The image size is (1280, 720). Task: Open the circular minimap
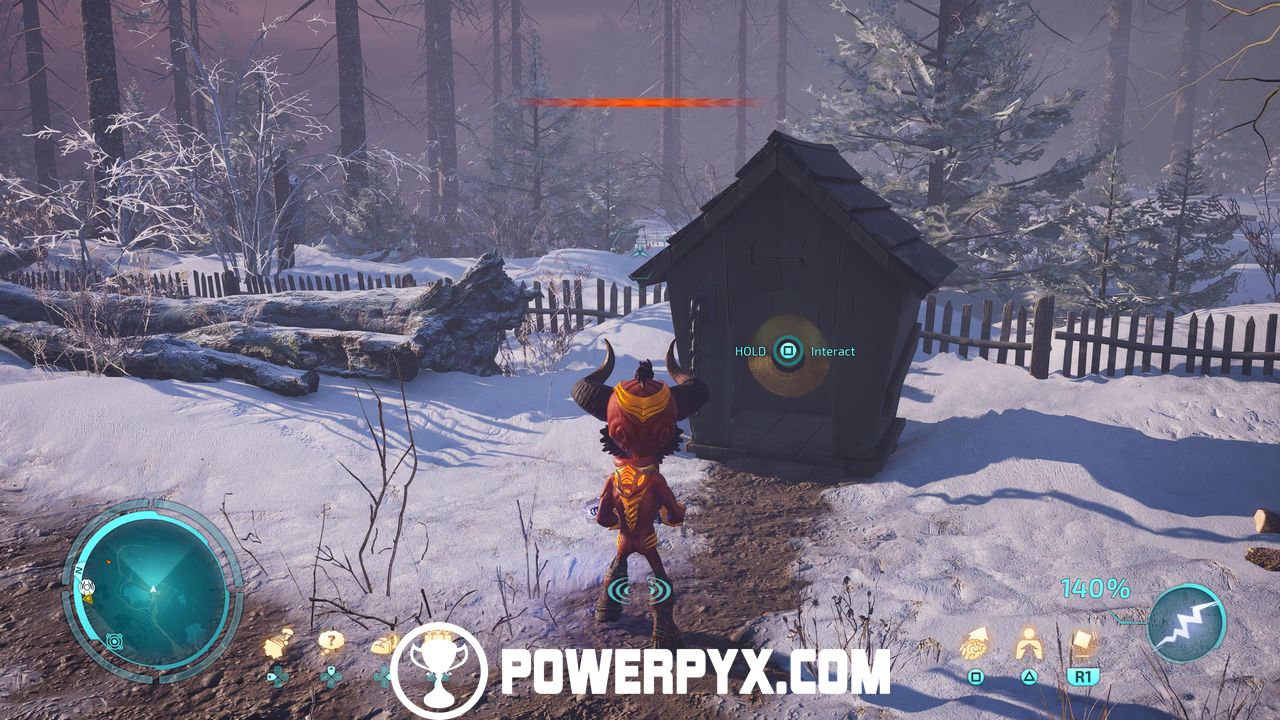click(152, 591)
